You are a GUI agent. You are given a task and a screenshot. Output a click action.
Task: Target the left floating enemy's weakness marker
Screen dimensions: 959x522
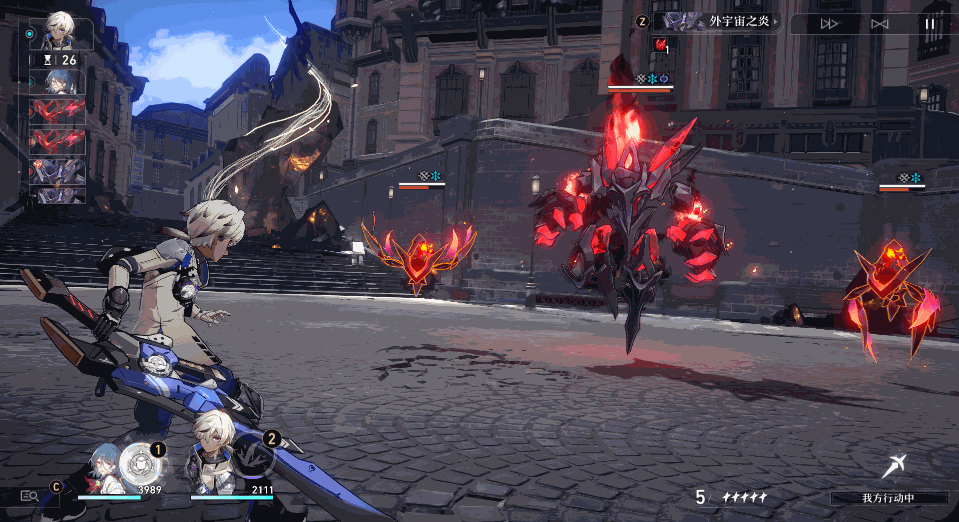click(429, 176)
